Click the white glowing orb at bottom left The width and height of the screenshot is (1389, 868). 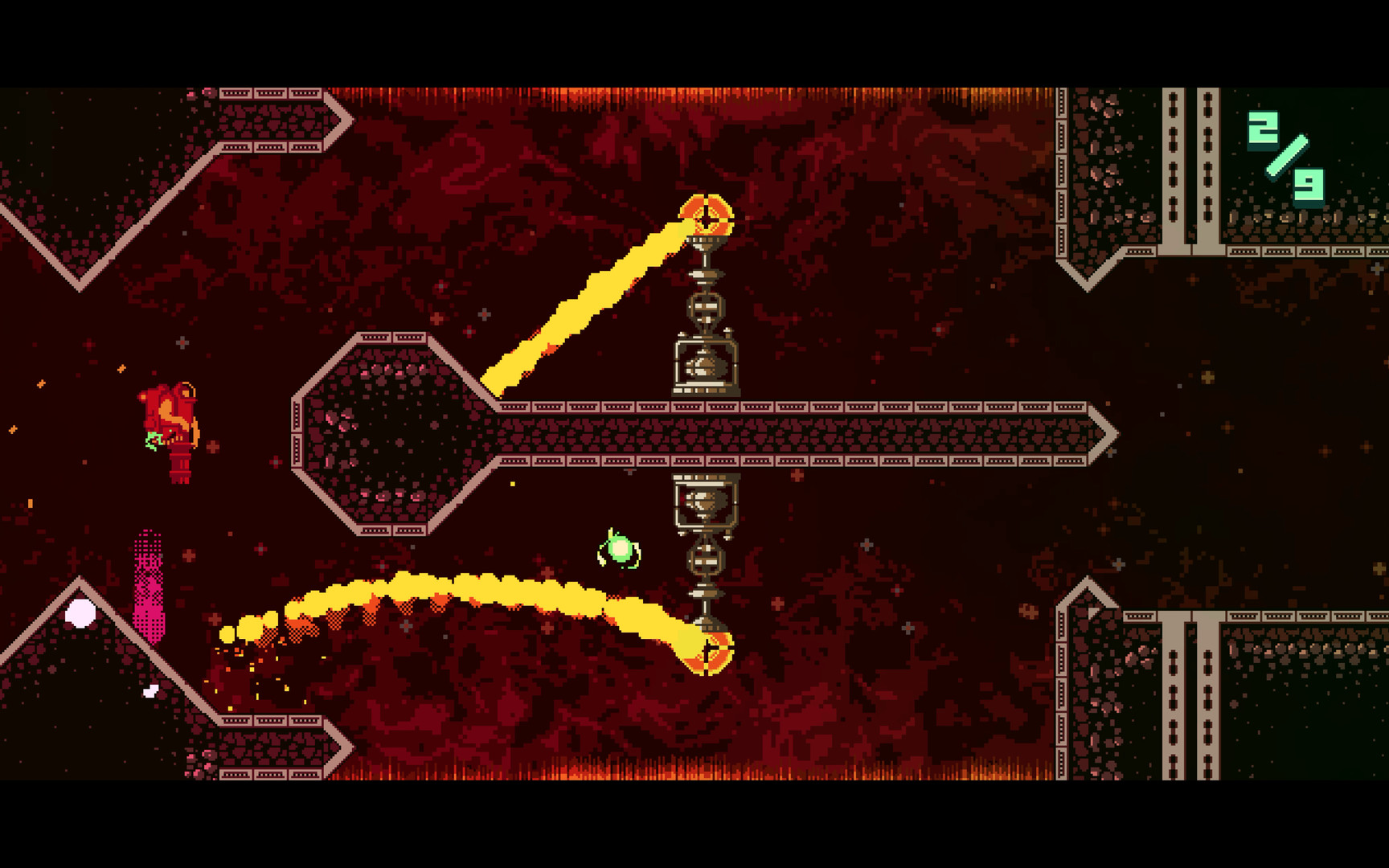pyautogui.click(x=80, y=613)
